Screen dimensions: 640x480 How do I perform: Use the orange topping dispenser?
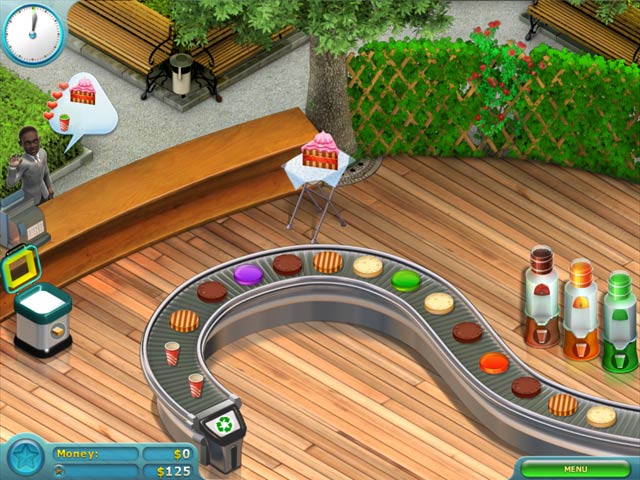click(581, 310)
